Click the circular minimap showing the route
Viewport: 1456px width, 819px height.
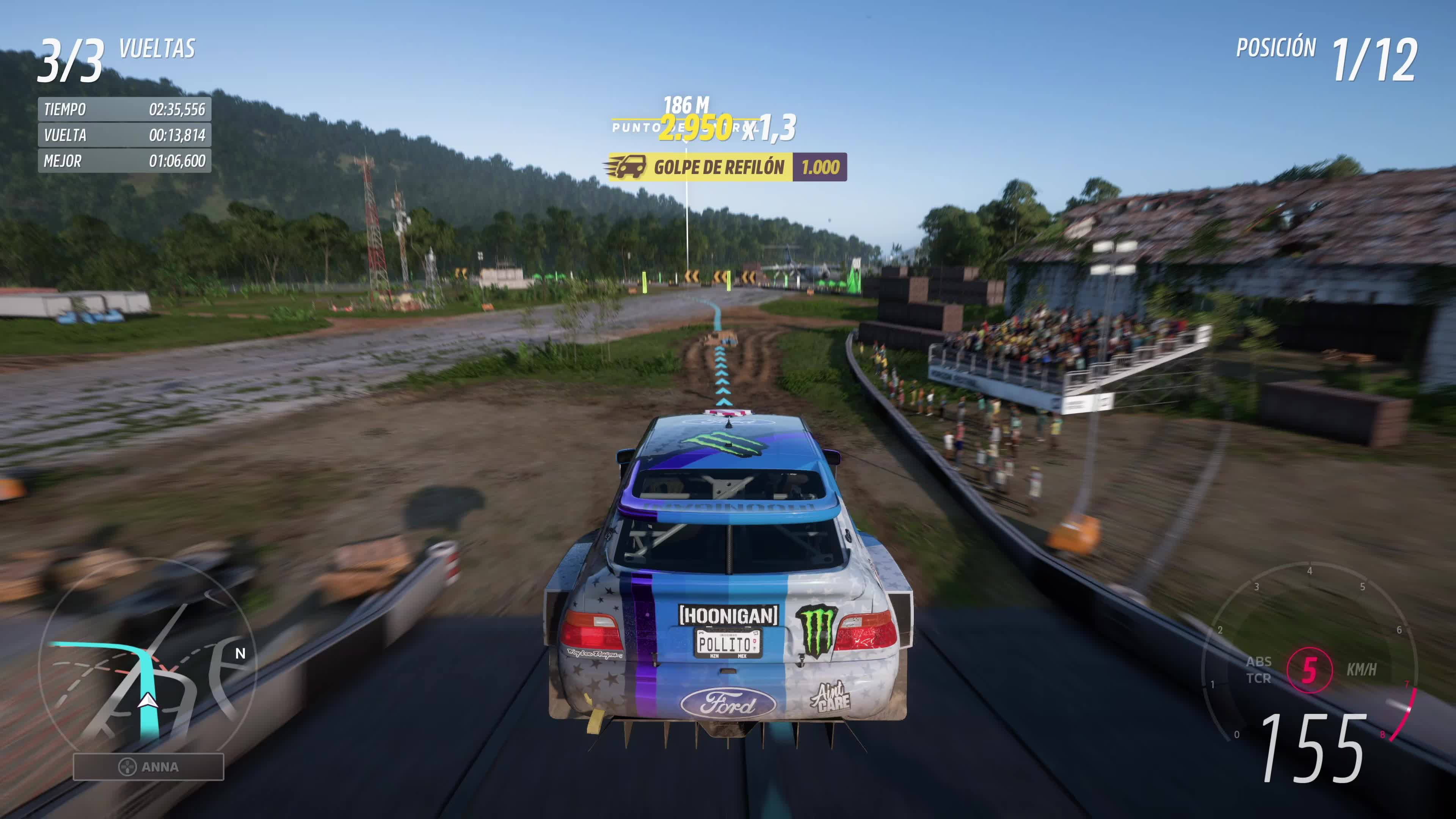147,661
